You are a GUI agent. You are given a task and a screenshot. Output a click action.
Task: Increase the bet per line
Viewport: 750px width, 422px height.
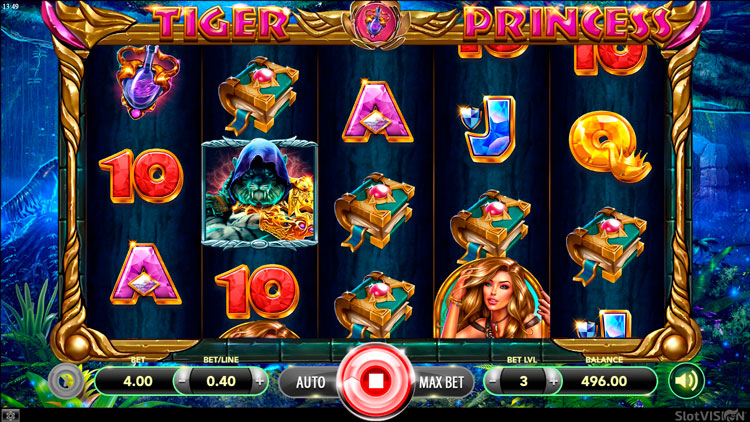pos(260,381)
